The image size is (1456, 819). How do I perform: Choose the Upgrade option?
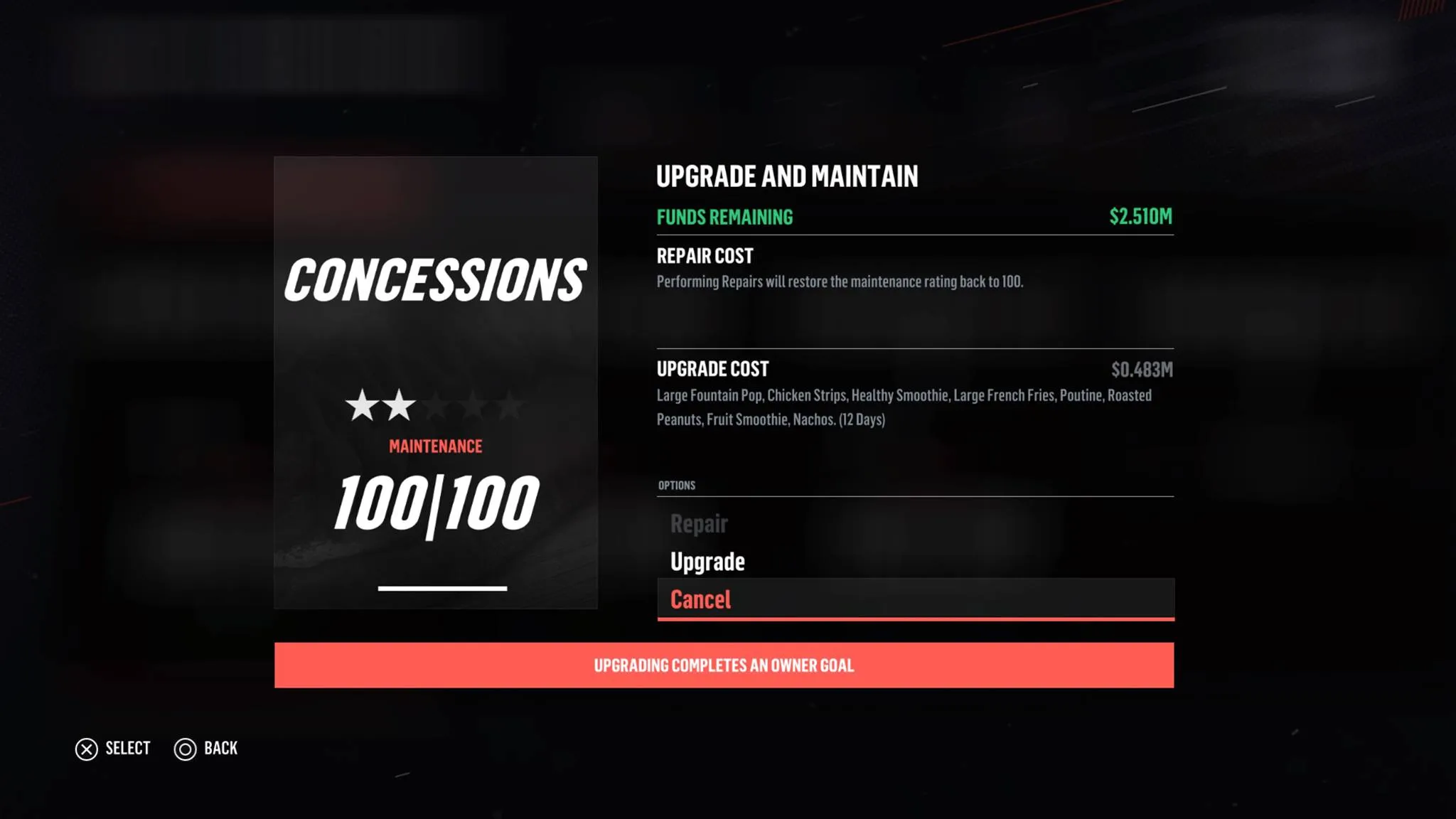tap(707, 562)
